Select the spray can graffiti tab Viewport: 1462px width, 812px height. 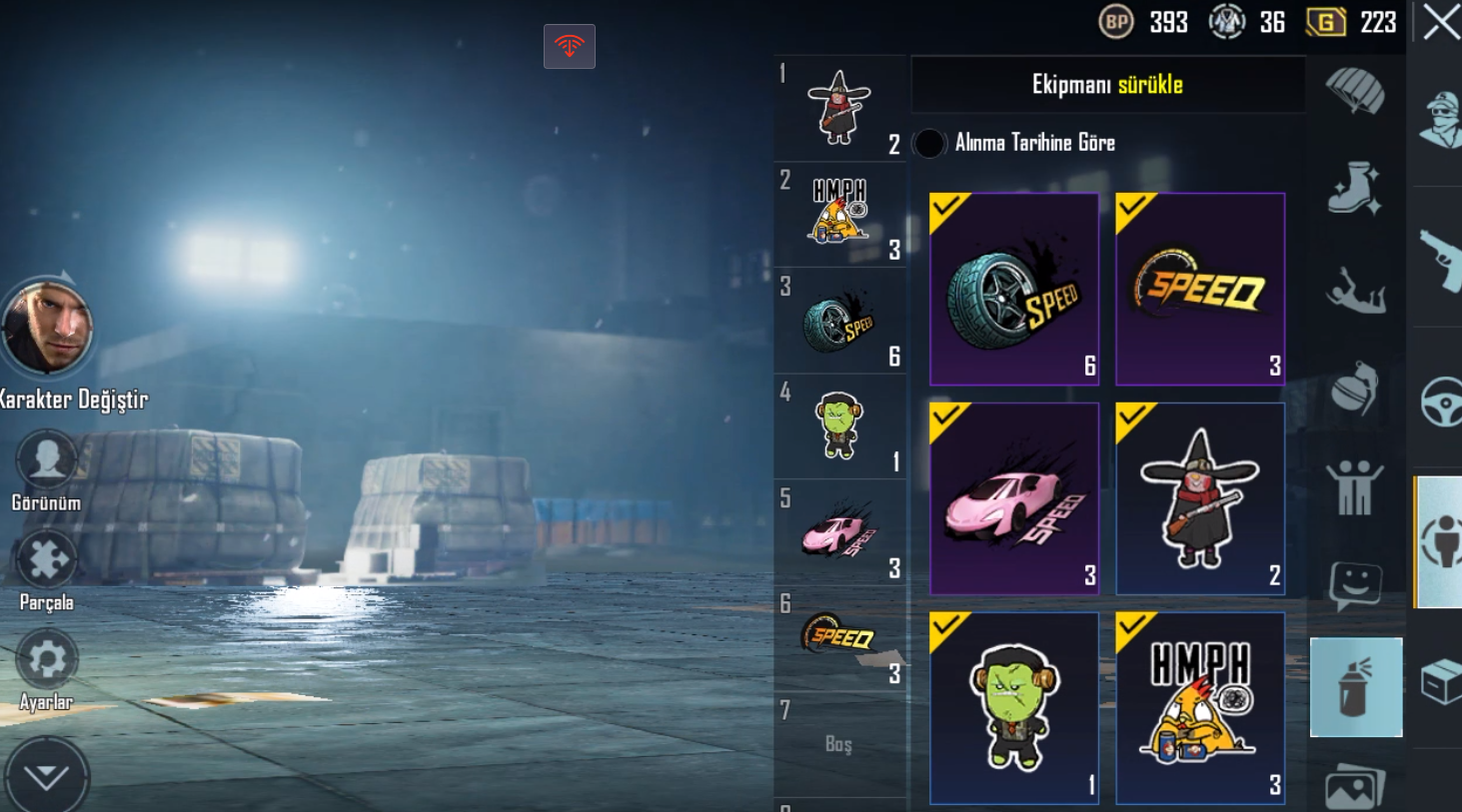[1355, 687]
